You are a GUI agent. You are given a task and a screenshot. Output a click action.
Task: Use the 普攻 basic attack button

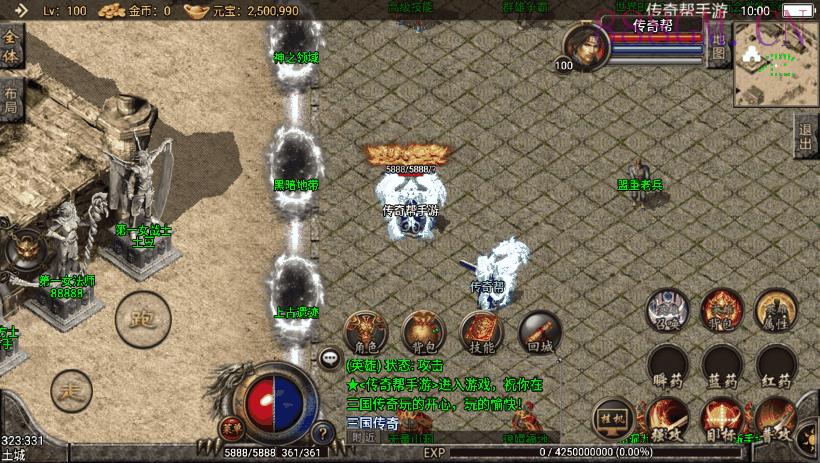point(777,419)
